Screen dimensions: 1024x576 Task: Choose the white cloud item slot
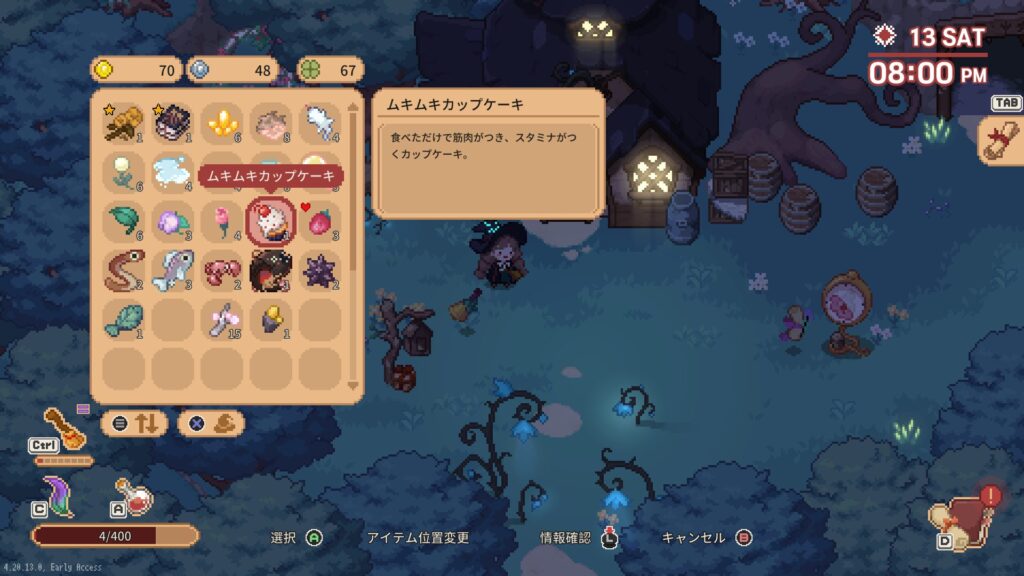pos(173,172)
